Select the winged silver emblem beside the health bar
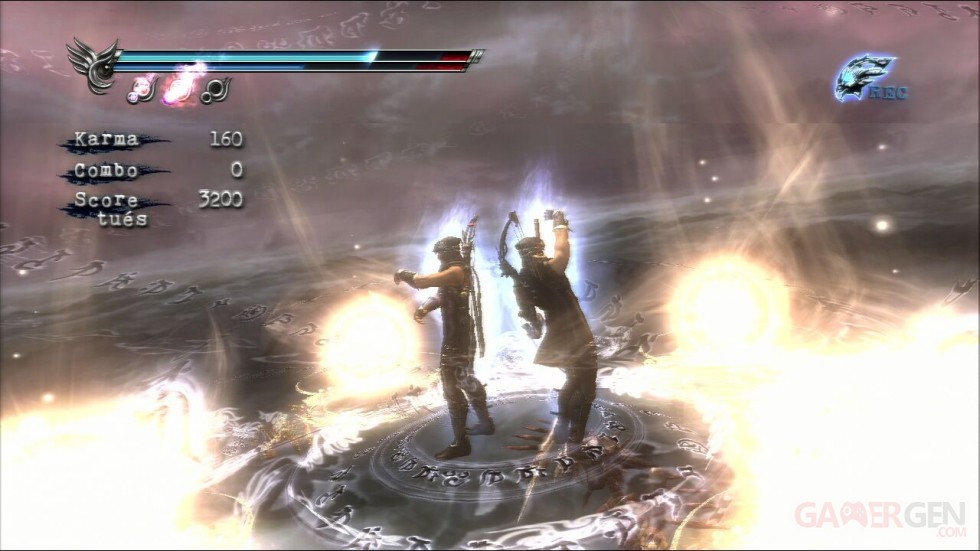 (x=92, y=64)
